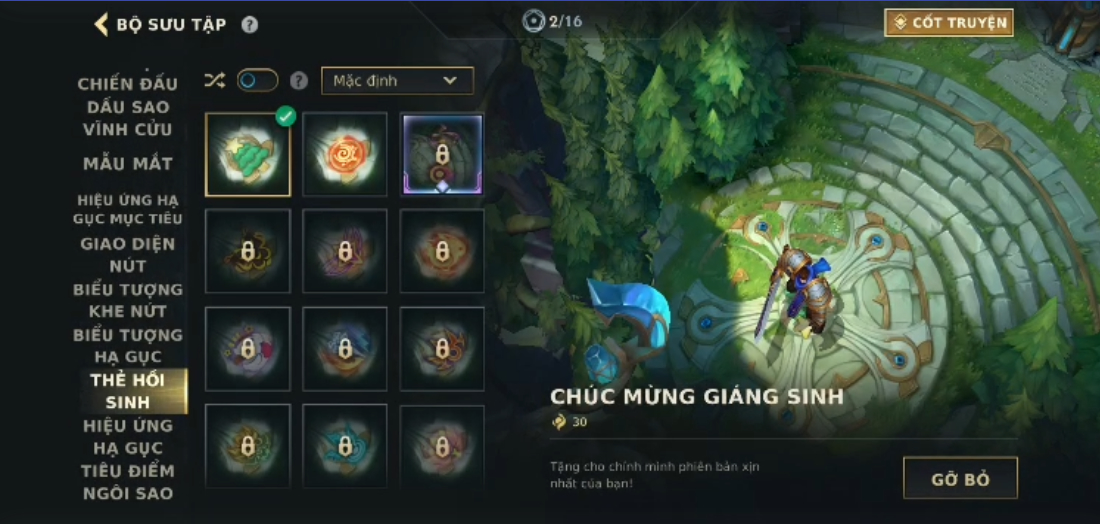Click the Gỡ Bỏ remove button
Screen dimensions: 1100x524
pos(960,478)
